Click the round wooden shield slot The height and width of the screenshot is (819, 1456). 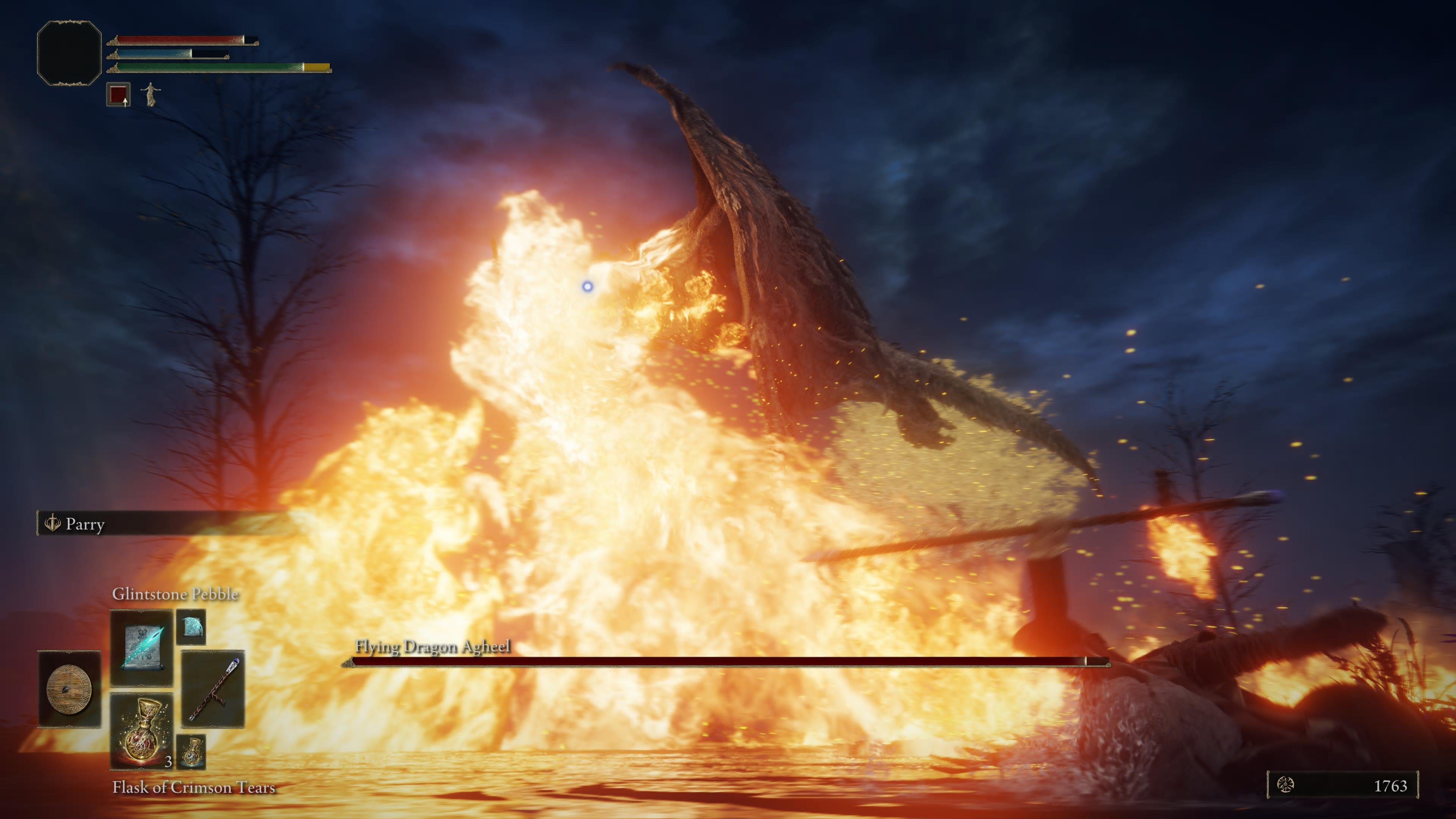click(x=69, y=689)
